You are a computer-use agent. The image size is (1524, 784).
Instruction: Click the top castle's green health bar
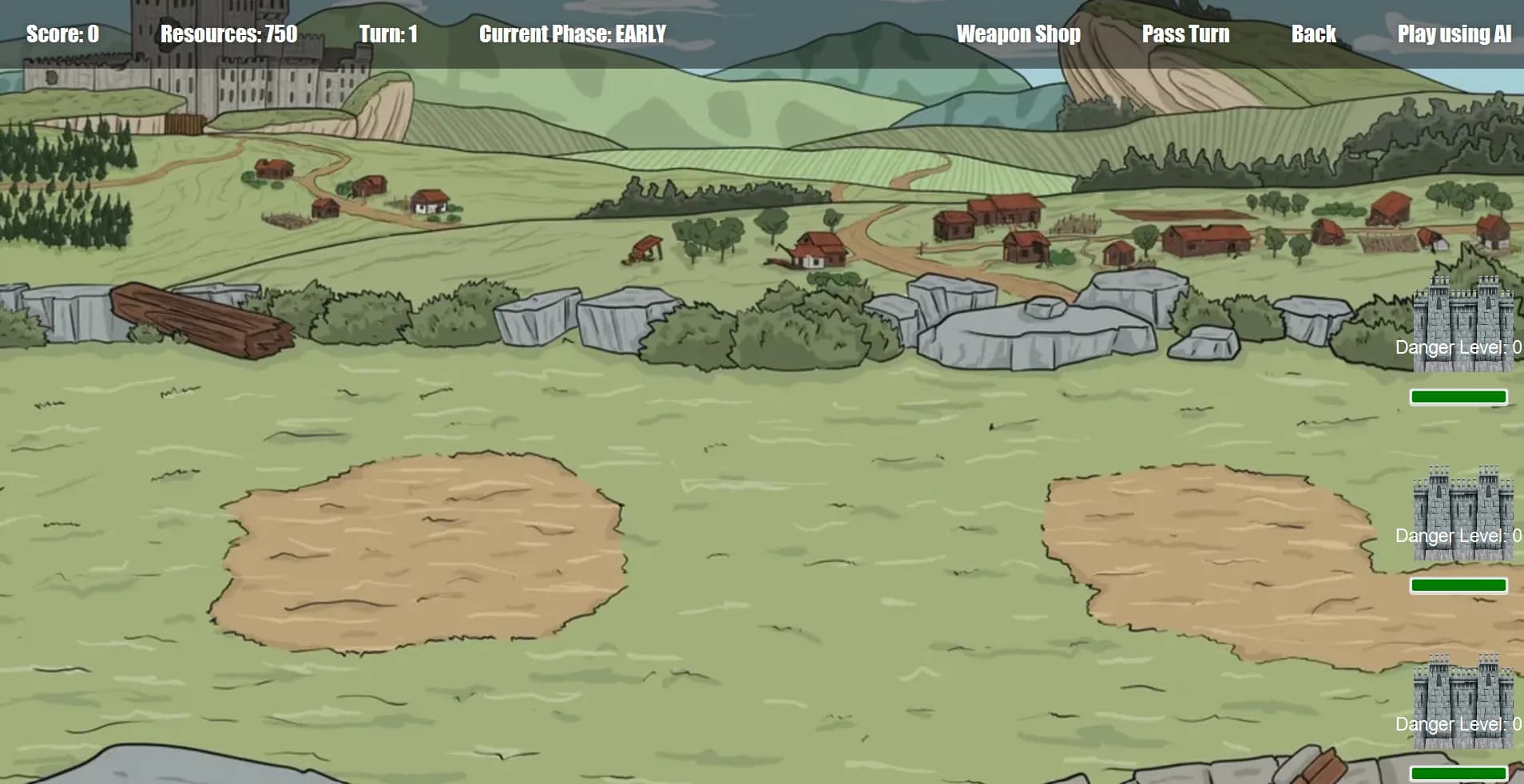click(1459, 396)
